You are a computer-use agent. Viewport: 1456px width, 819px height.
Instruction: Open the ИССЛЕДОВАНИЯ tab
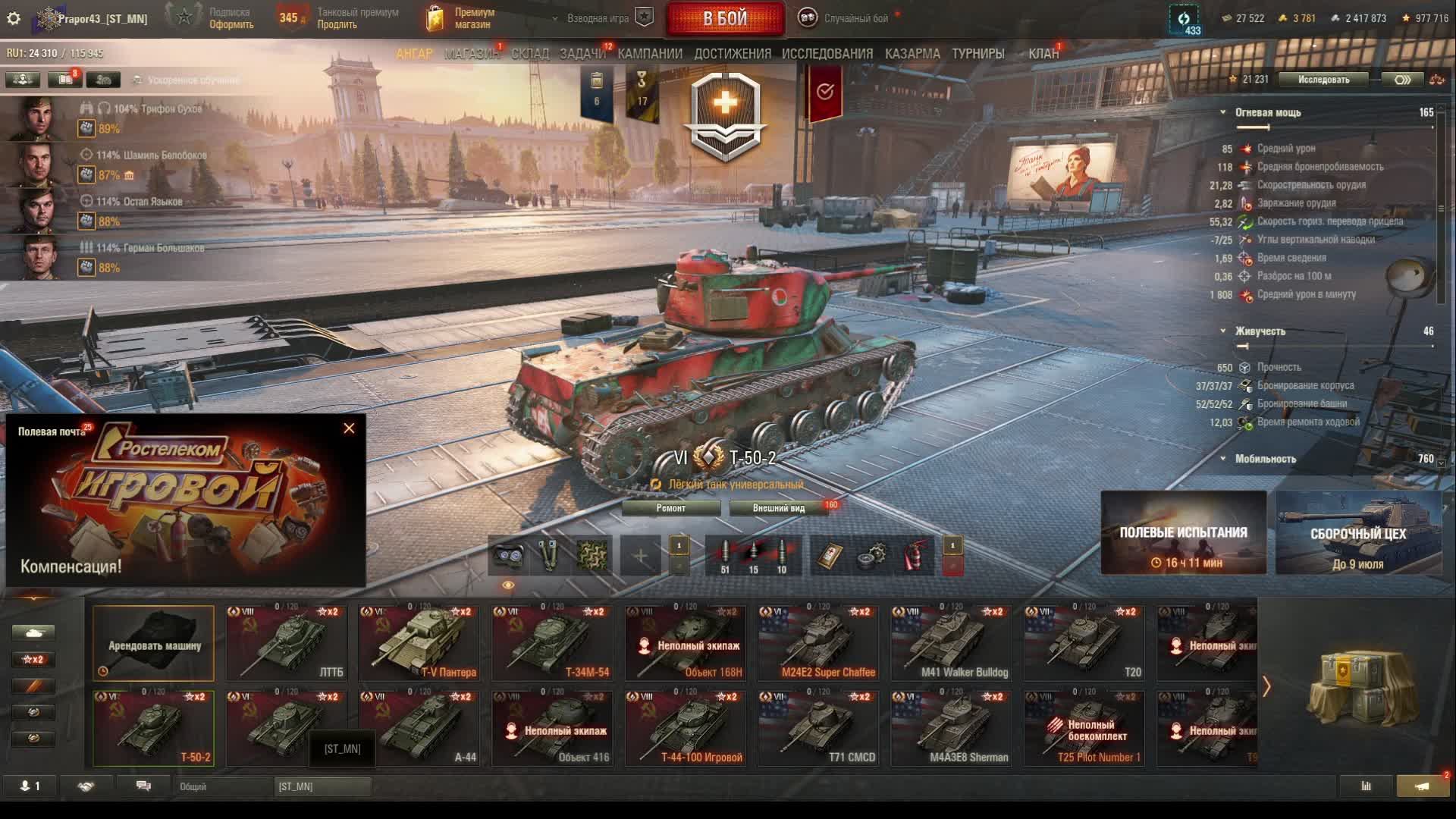(827, 54)
